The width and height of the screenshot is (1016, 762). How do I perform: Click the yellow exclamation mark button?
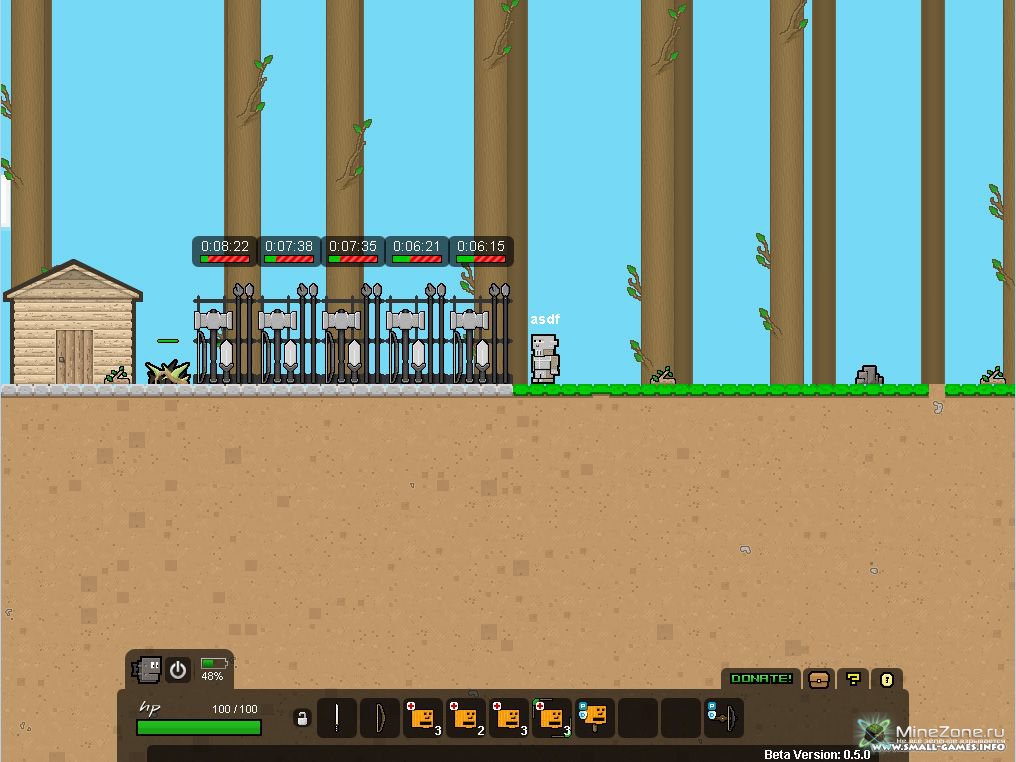(x=886, y=679)
